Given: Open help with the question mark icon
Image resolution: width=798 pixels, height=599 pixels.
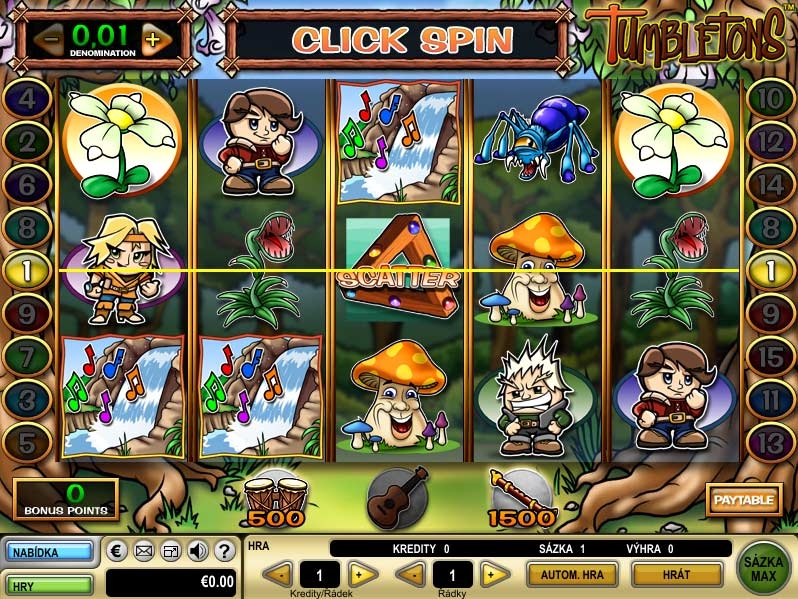Looking at the screenshot, I should [x=224, y=550].
